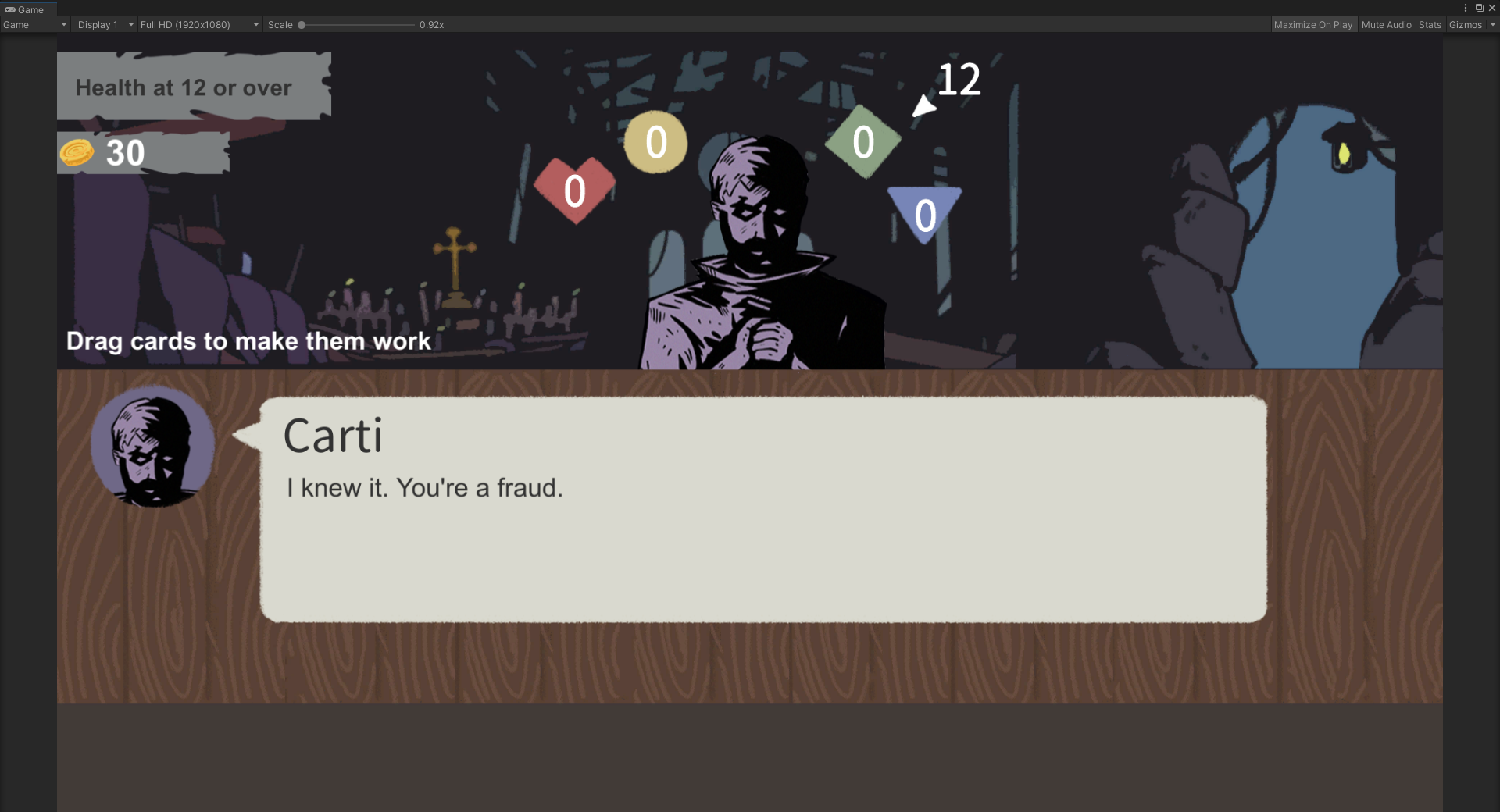This screenshot has width=1500, height=812.
Task: Select the yellow coin counter above the priest
Action: [x=655, y=143]
